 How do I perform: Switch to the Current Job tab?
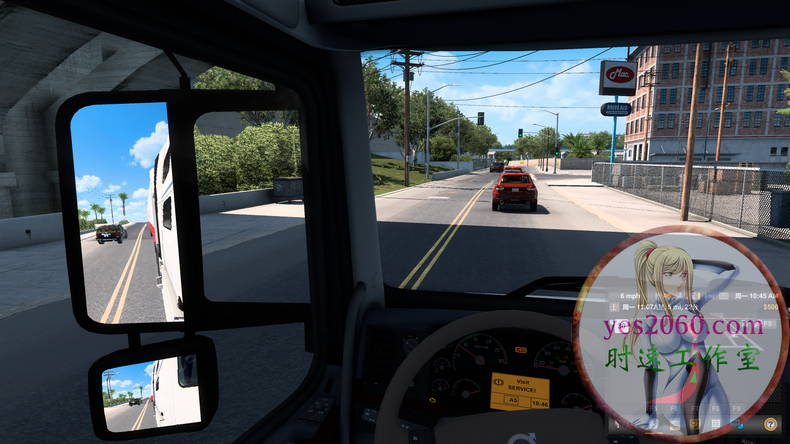675,424
